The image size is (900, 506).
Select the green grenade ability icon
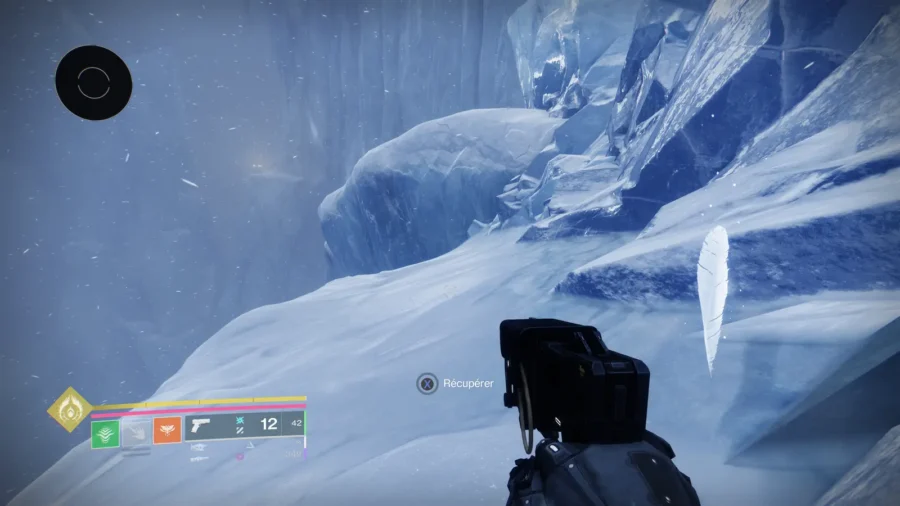point(106,433)
